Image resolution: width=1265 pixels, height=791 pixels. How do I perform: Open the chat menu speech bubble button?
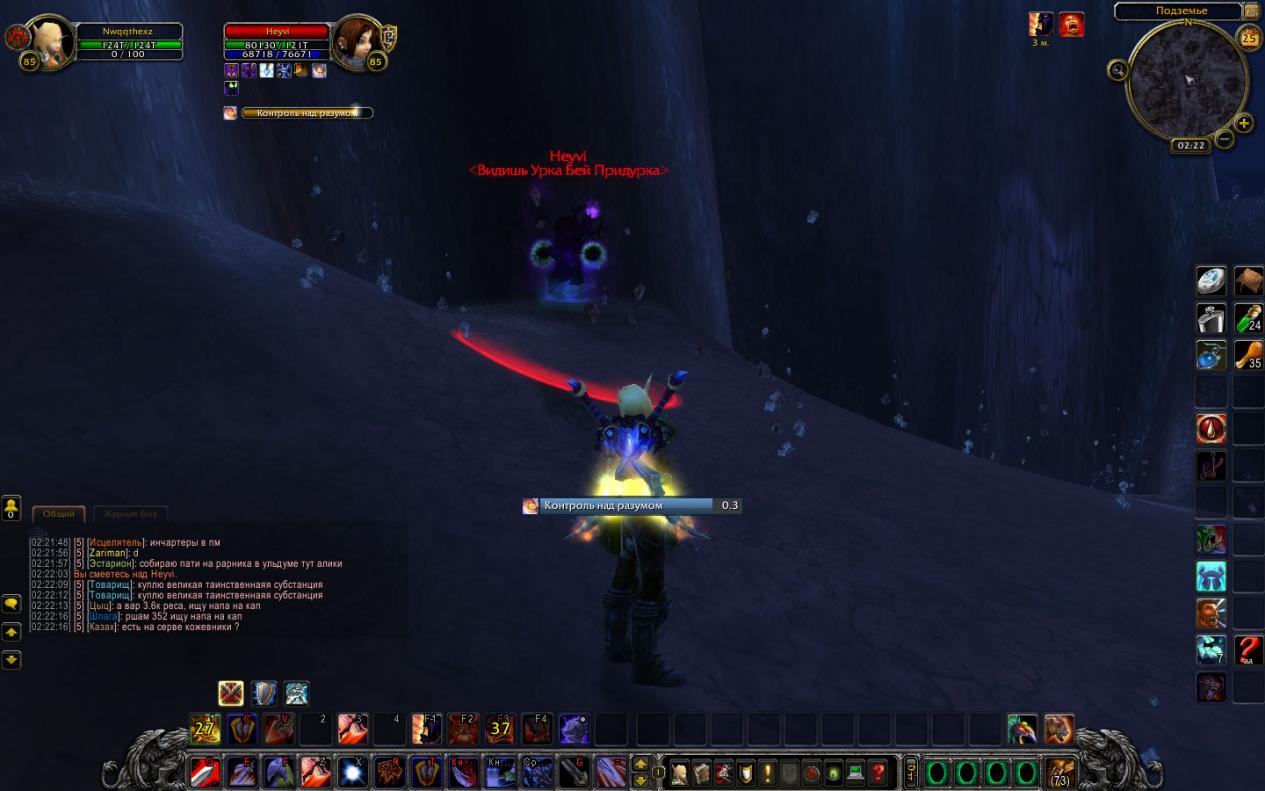(x=11, y=604)
